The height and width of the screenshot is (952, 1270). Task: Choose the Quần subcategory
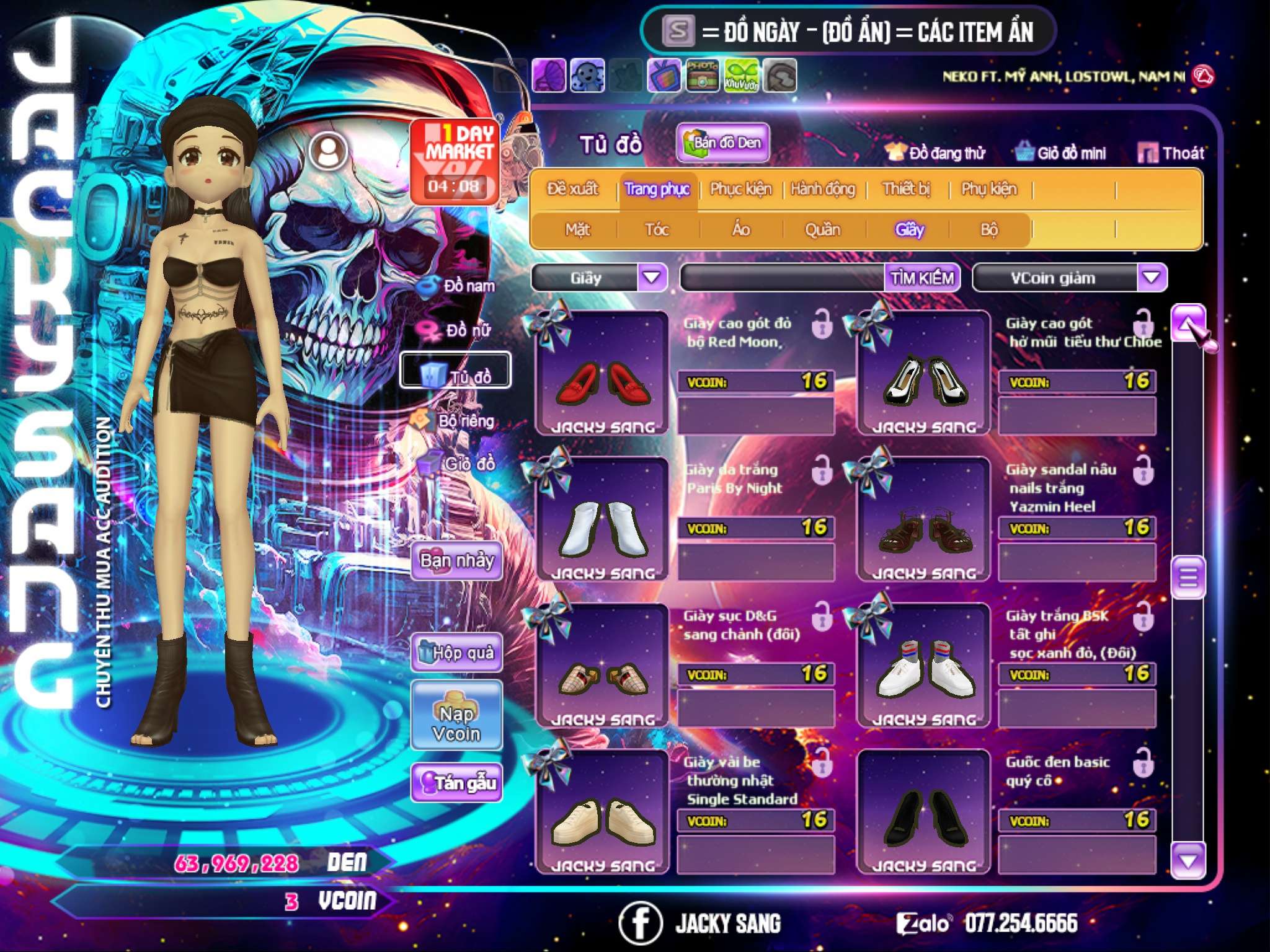(x=823, y=230)
